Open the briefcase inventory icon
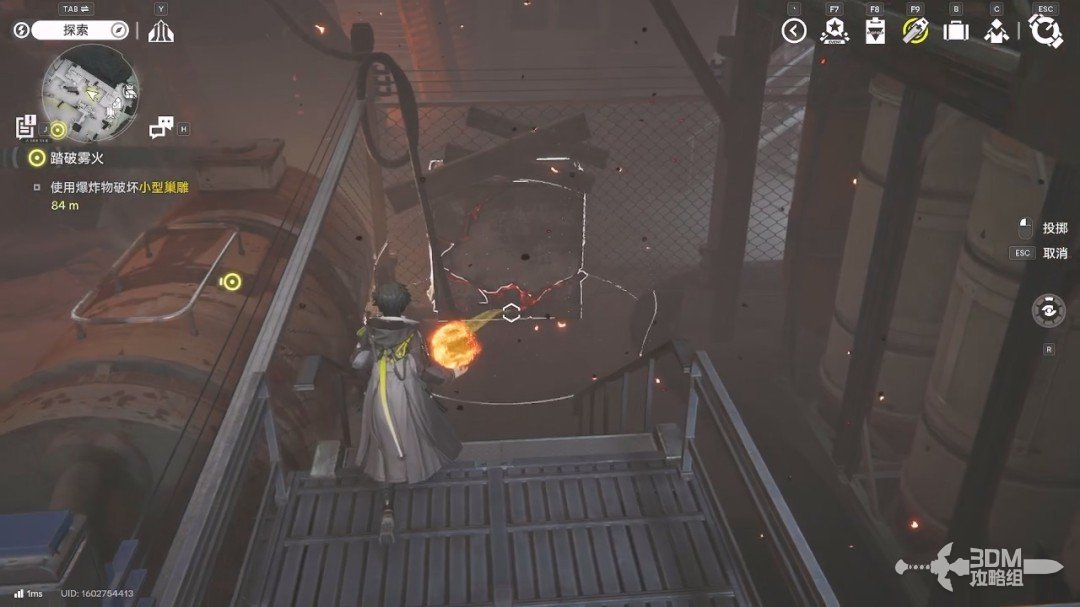Screen dimensions: 1080x607 pyautogui.click(x=956, y=31)
